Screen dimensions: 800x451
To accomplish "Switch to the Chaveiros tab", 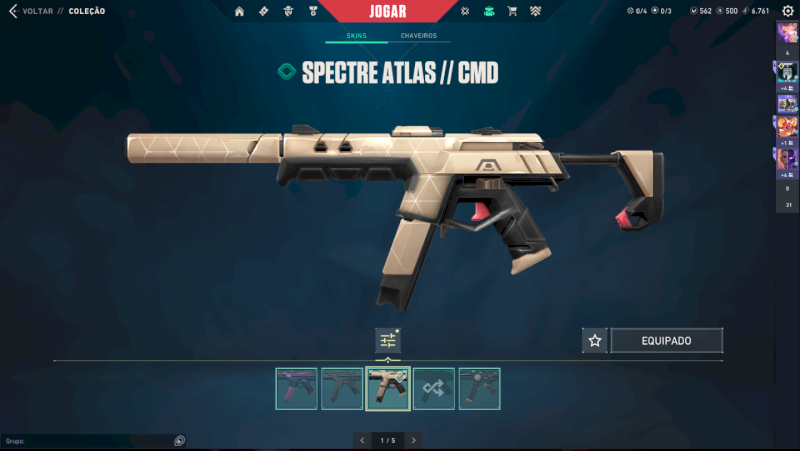I will coord(418,36).
